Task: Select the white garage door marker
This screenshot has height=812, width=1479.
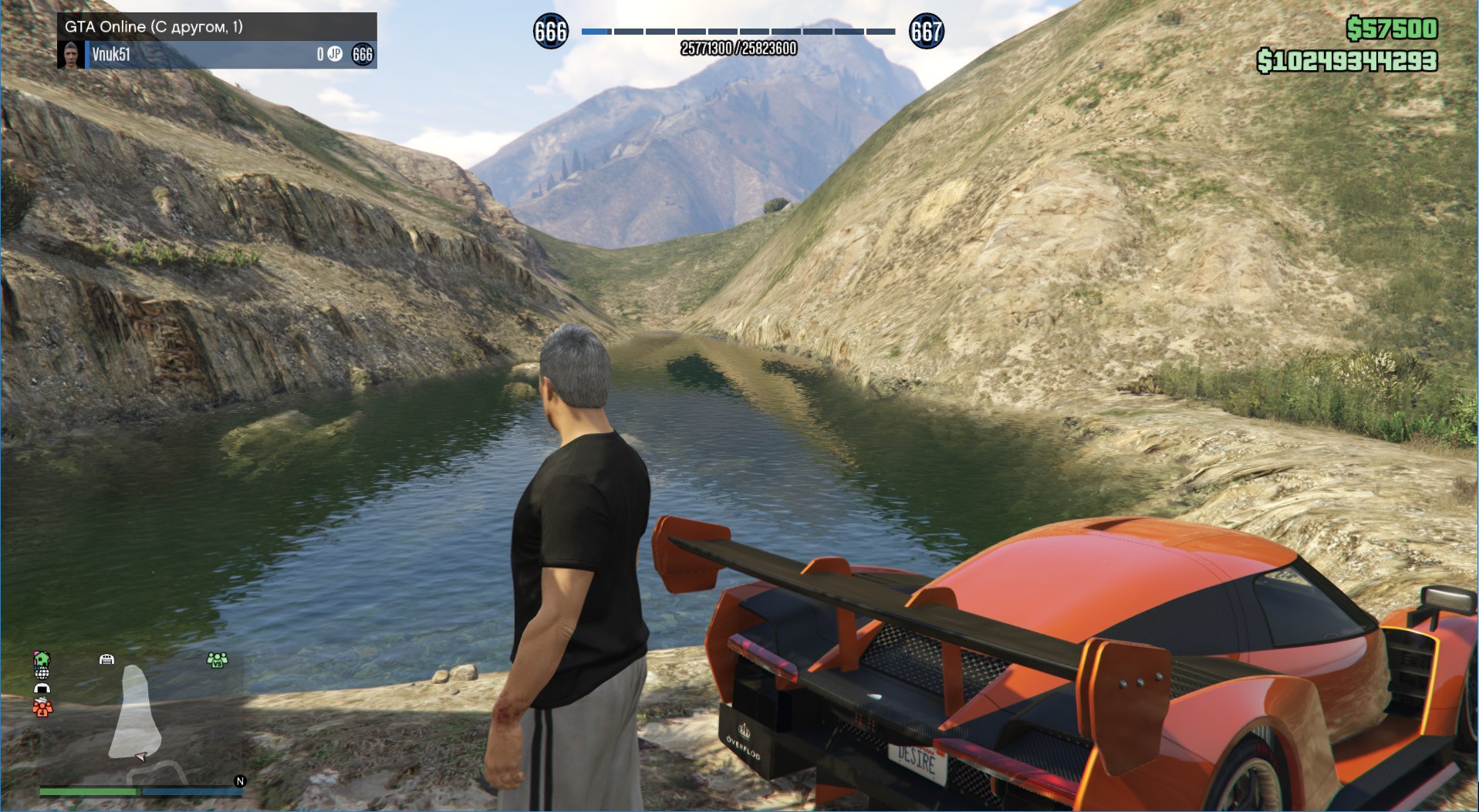Action: pyautogui.click(x=106, y=659)
